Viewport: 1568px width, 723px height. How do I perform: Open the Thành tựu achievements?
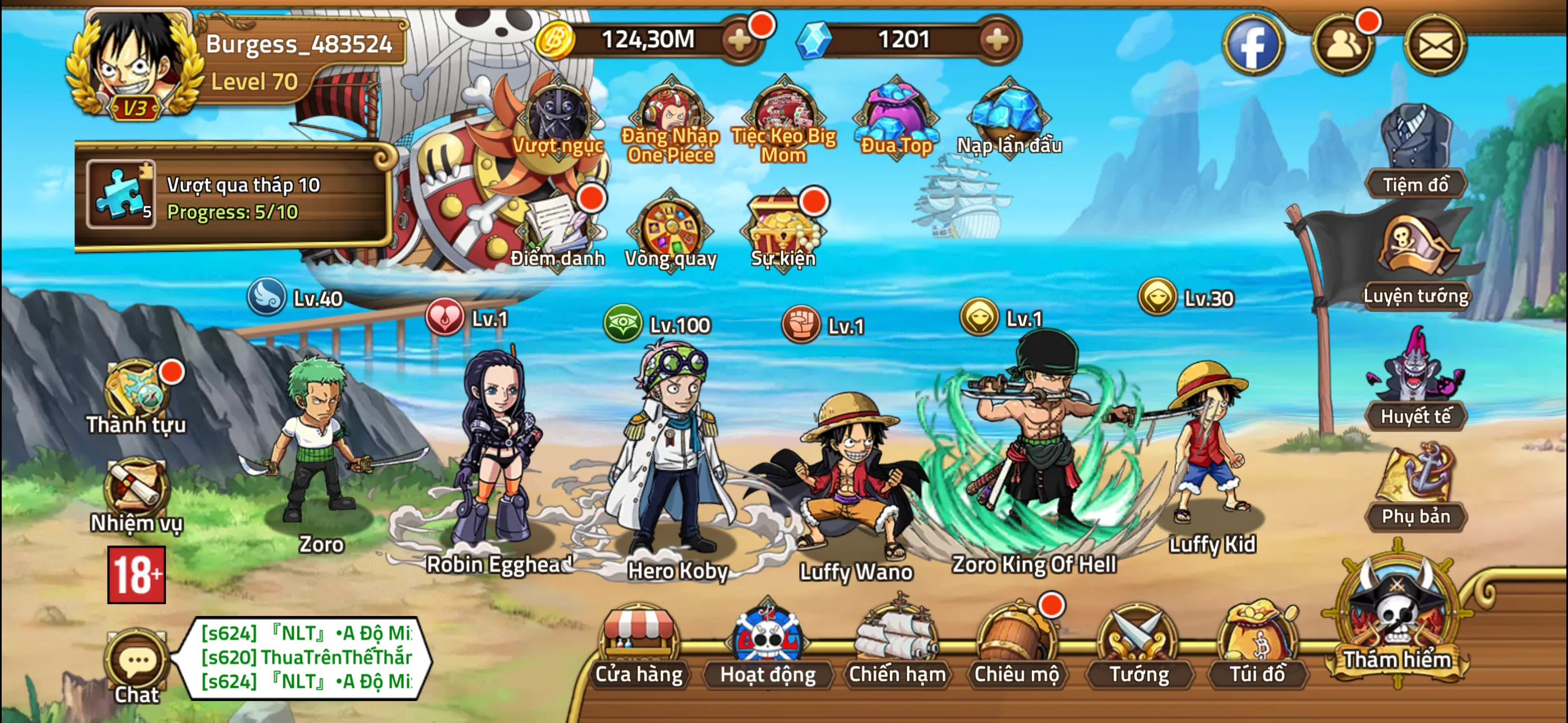coord(136,396)
